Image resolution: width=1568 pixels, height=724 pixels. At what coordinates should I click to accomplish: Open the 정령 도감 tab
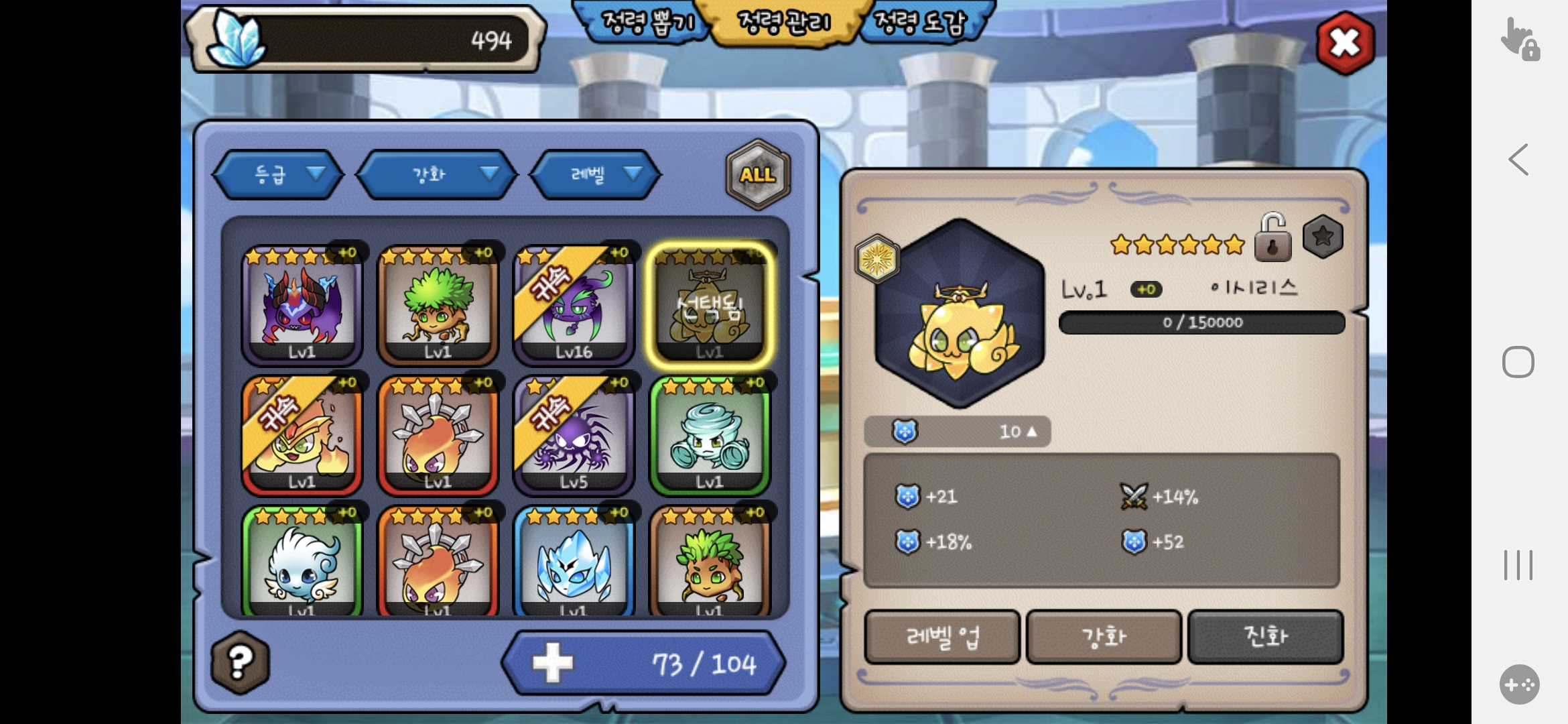pos(921,23)
